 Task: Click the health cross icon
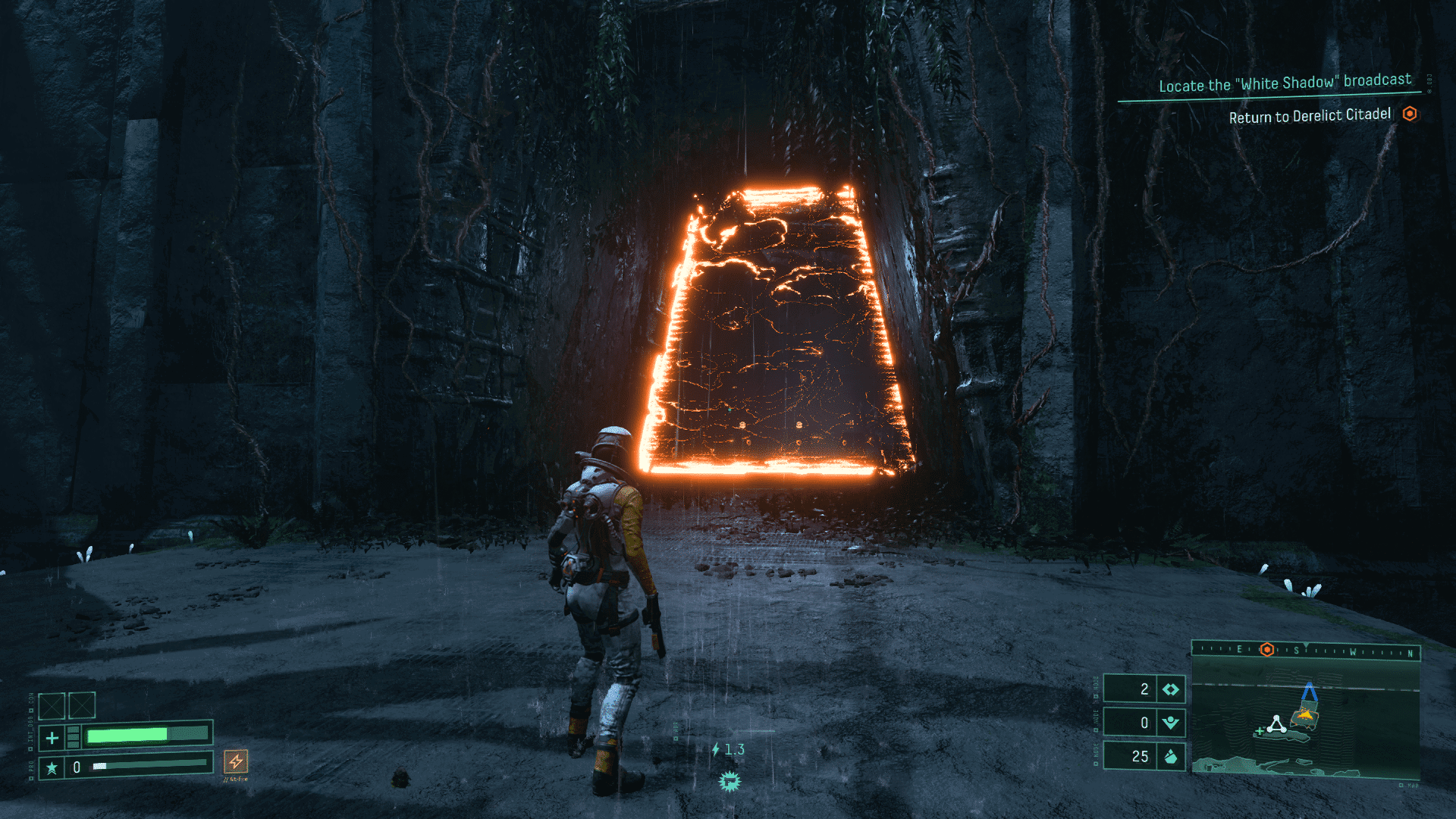(52, 738)
